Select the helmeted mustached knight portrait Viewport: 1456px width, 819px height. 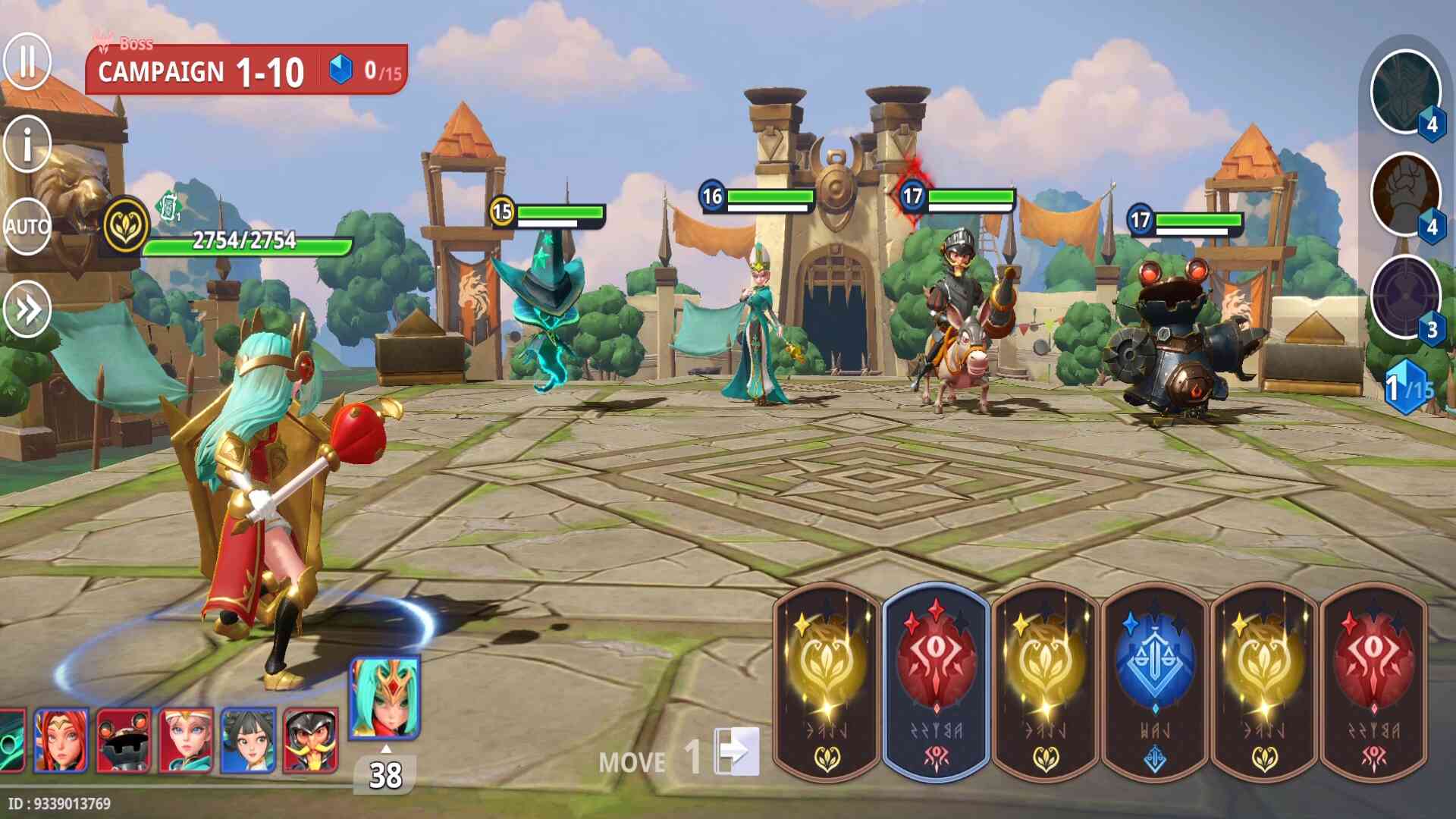[310, 740]
